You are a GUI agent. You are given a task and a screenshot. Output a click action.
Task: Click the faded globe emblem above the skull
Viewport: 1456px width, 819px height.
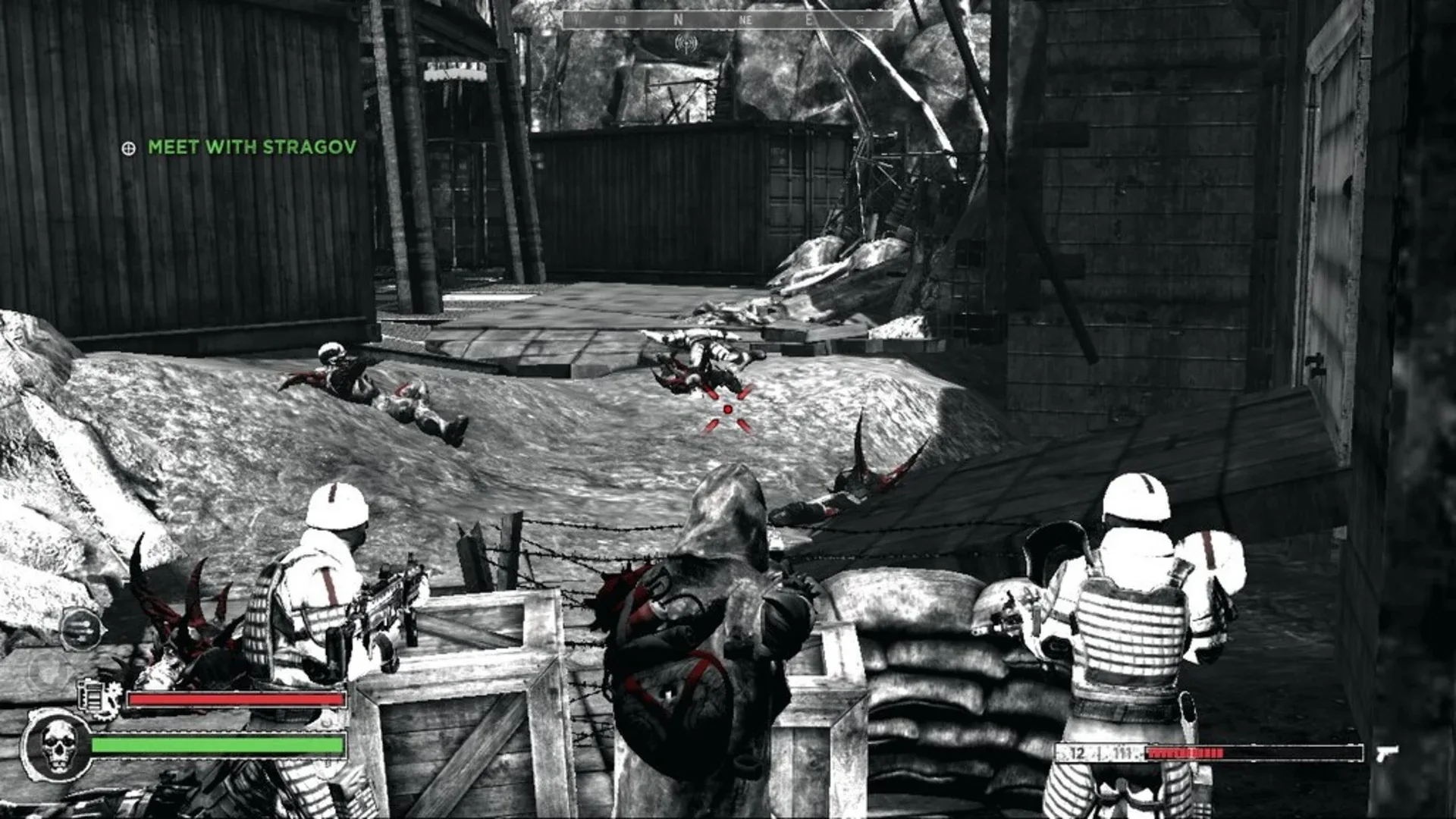[49, 670]
